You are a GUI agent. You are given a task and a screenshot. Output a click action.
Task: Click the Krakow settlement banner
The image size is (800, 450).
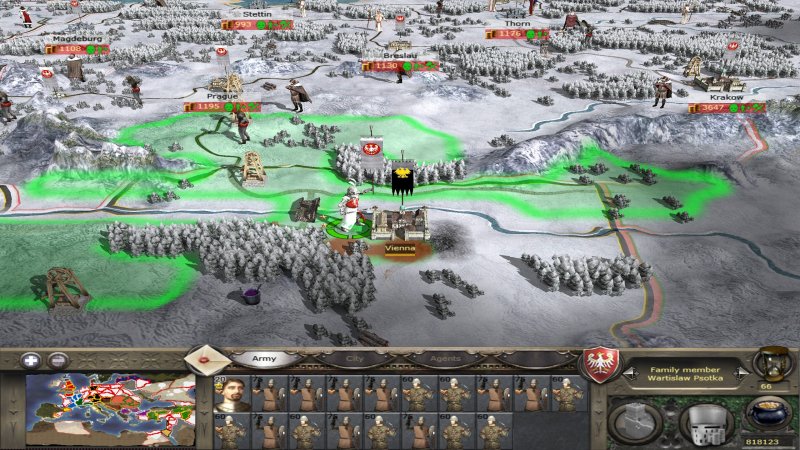click(x=726, y=107)
